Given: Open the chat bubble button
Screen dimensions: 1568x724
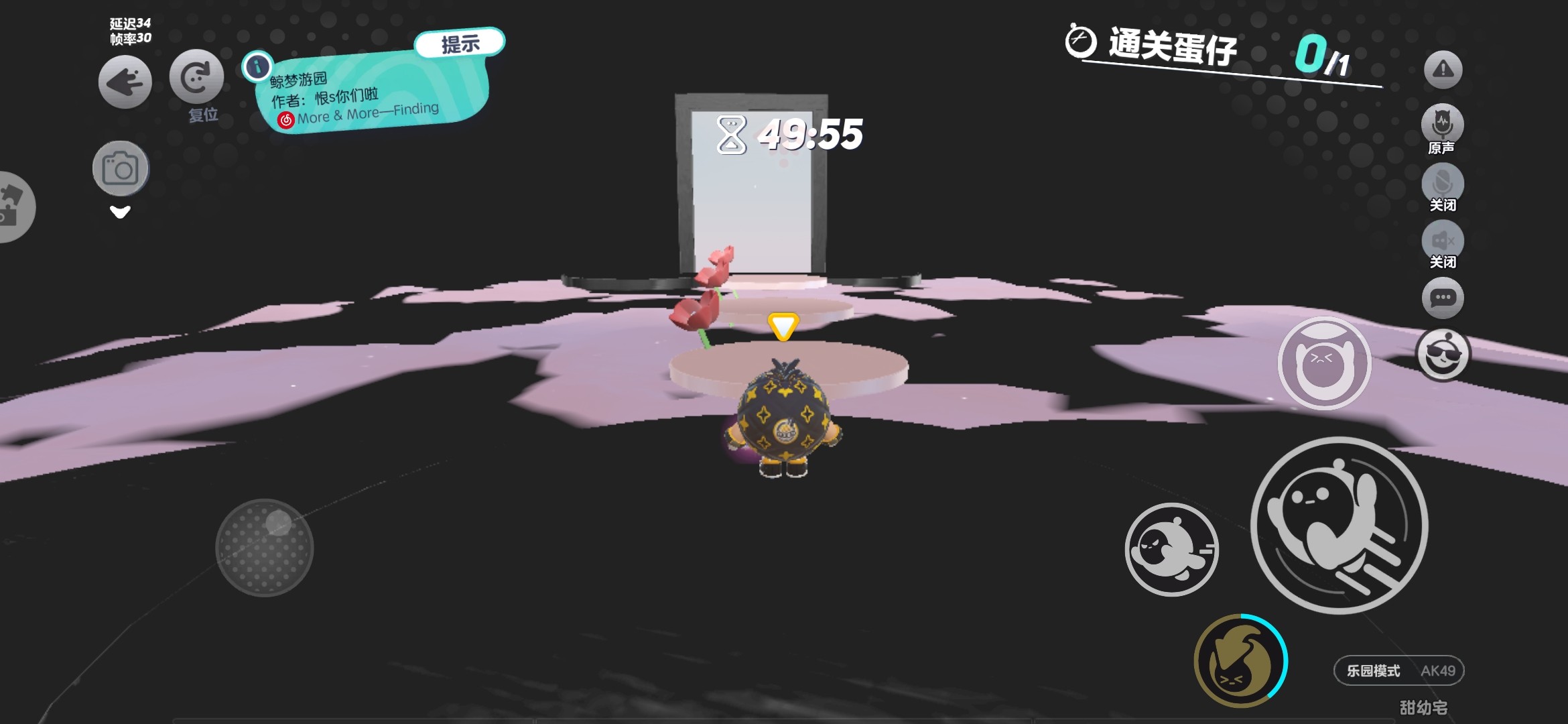Looking at the screenshot, I should coord(1443,298).
